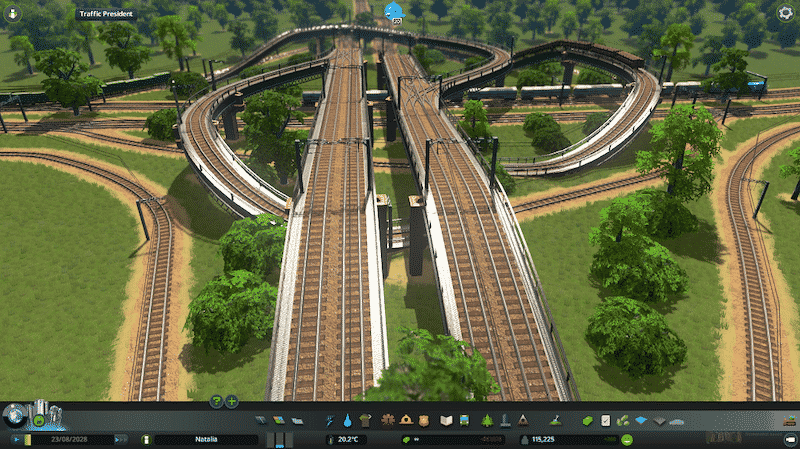Open the roads build menu
800x449 pixels.
coord(261,420)
